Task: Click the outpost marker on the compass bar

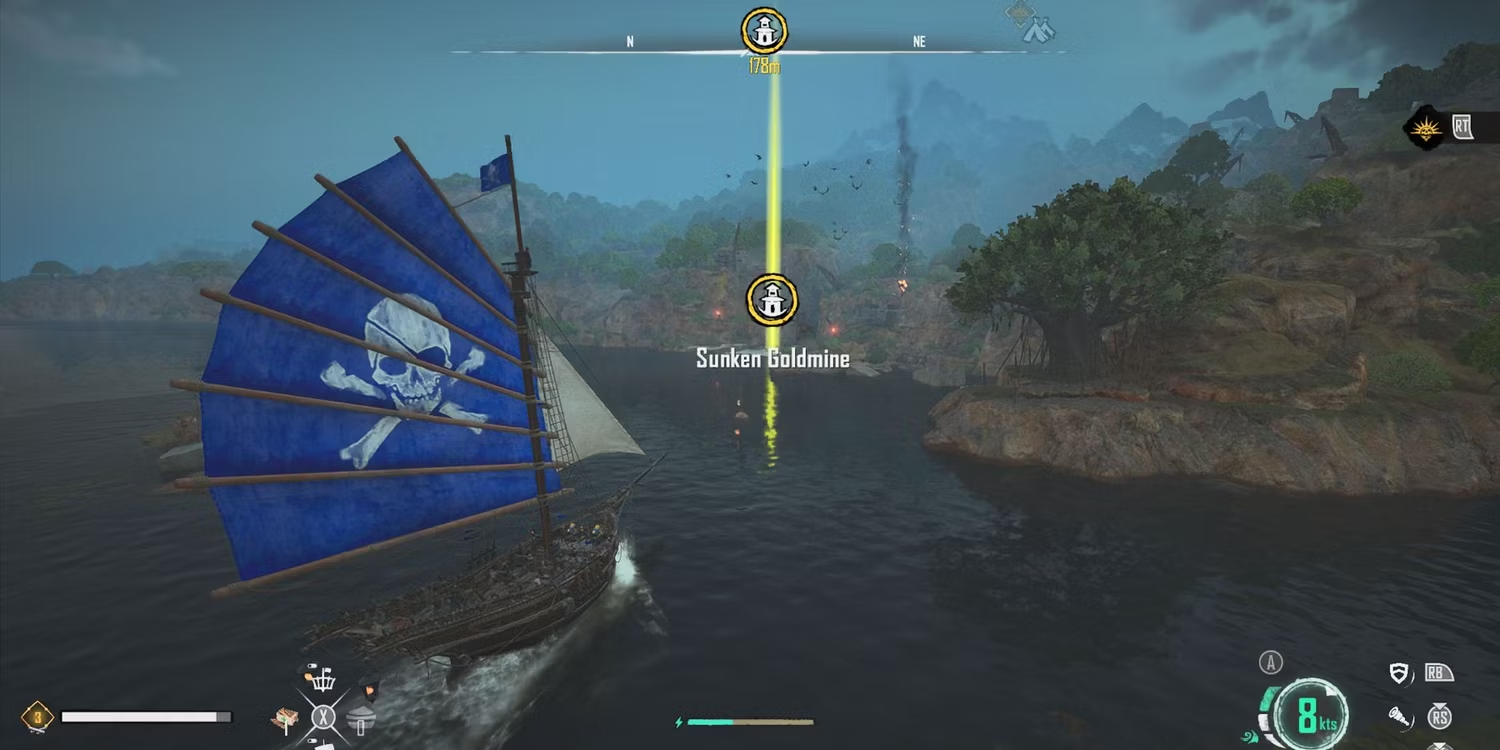Action: coord(765,31)
